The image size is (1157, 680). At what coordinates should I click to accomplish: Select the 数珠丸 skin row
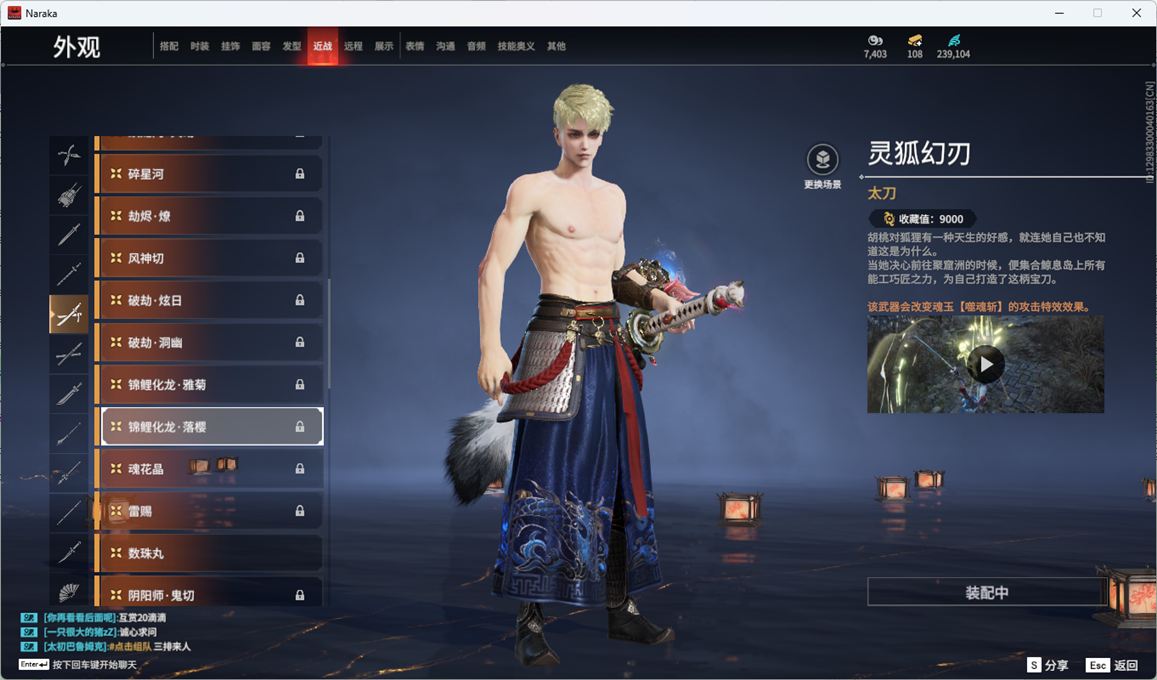point(209,553)
